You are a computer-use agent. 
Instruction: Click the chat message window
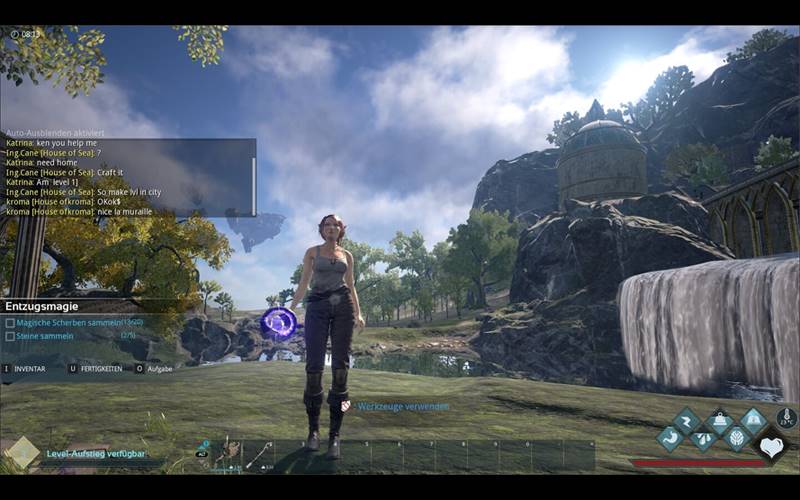click(128, 177)
